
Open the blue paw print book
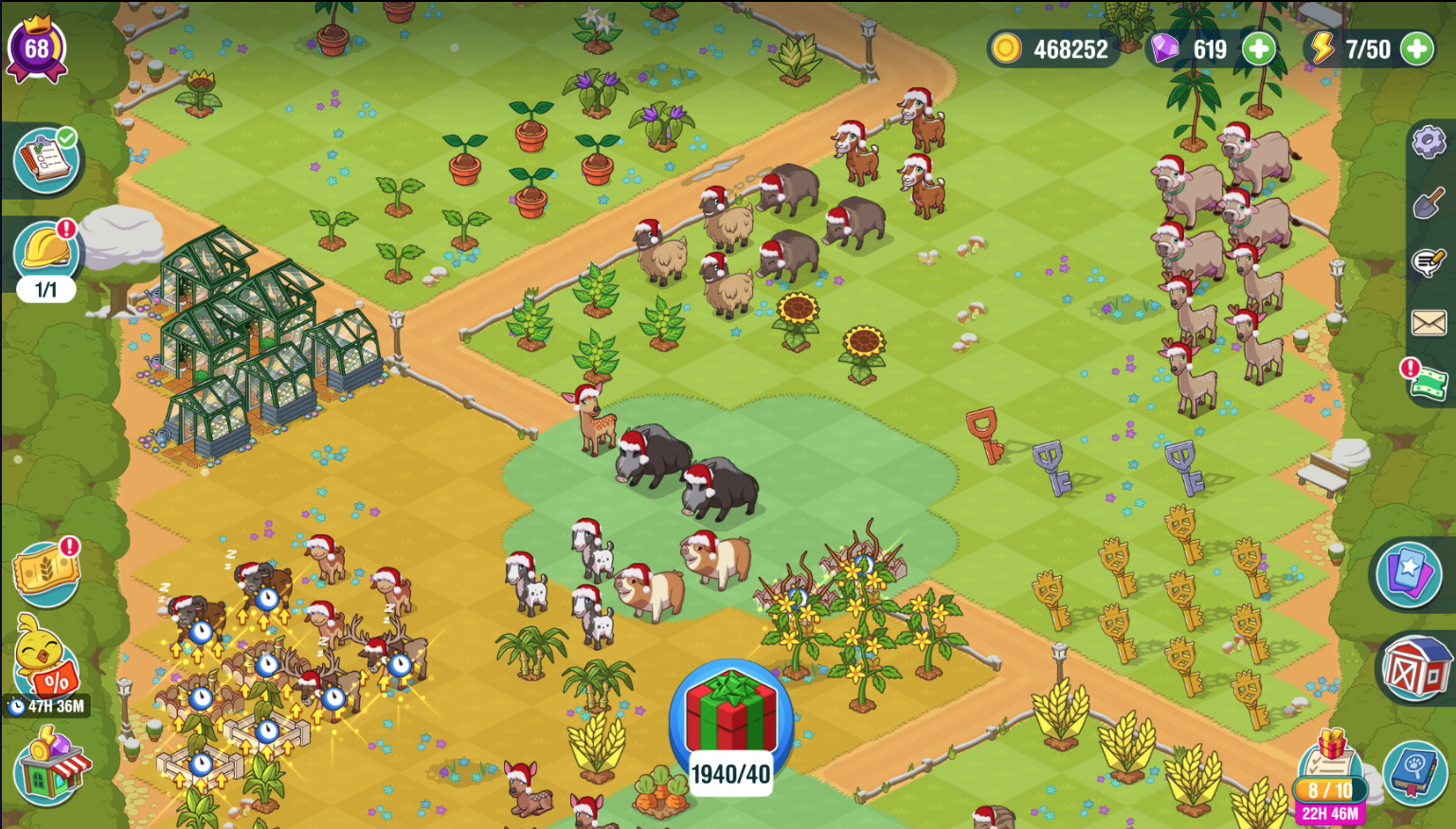1415,771
